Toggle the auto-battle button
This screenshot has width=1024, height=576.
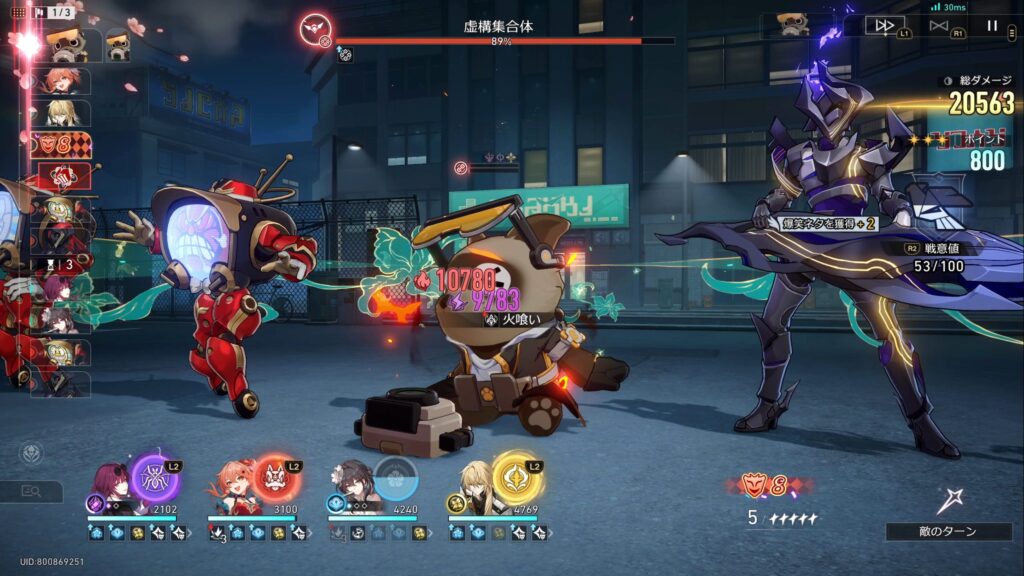(x=938, y=26)
